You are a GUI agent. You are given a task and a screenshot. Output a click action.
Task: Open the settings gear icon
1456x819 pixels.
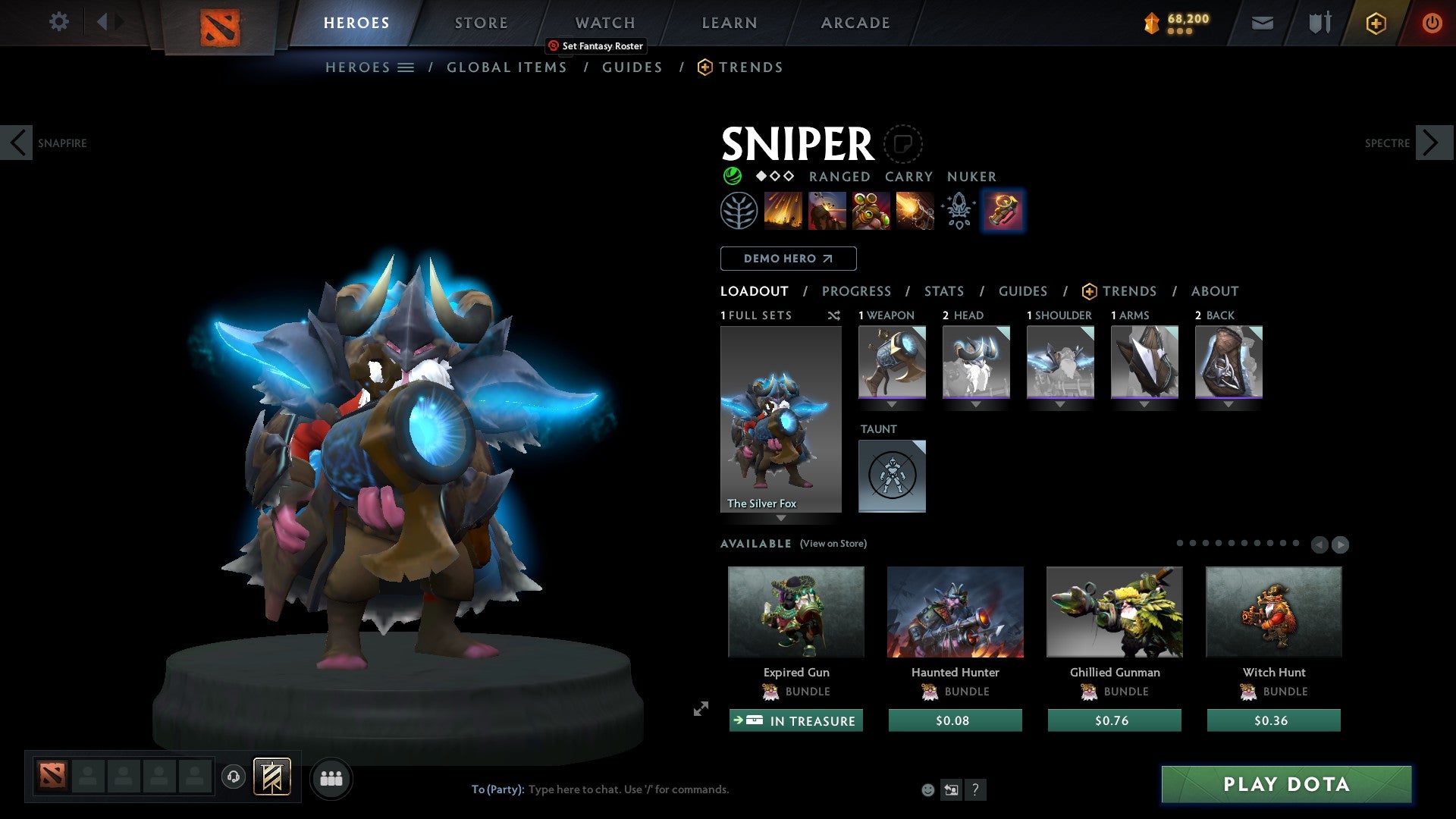(x=58, y=22)
